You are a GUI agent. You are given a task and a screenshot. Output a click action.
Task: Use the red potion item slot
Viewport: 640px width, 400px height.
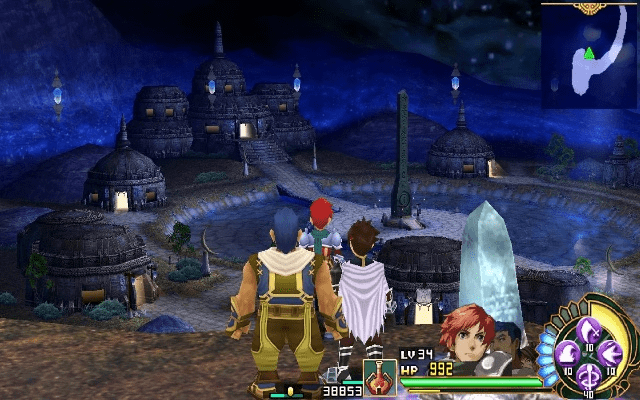(379, 377)
